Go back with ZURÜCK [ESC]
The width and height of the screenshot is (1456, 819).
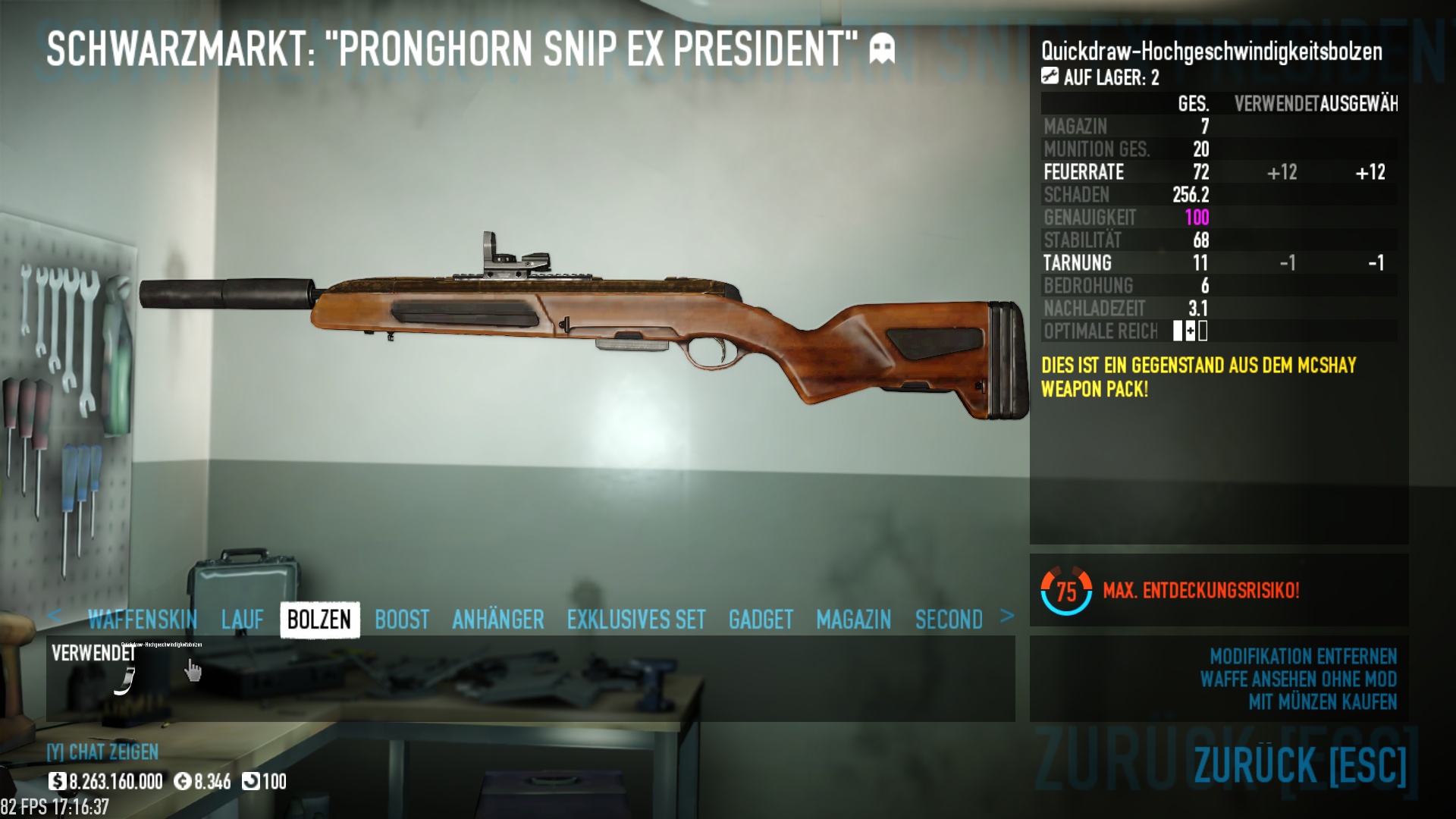coord(1300,764)
